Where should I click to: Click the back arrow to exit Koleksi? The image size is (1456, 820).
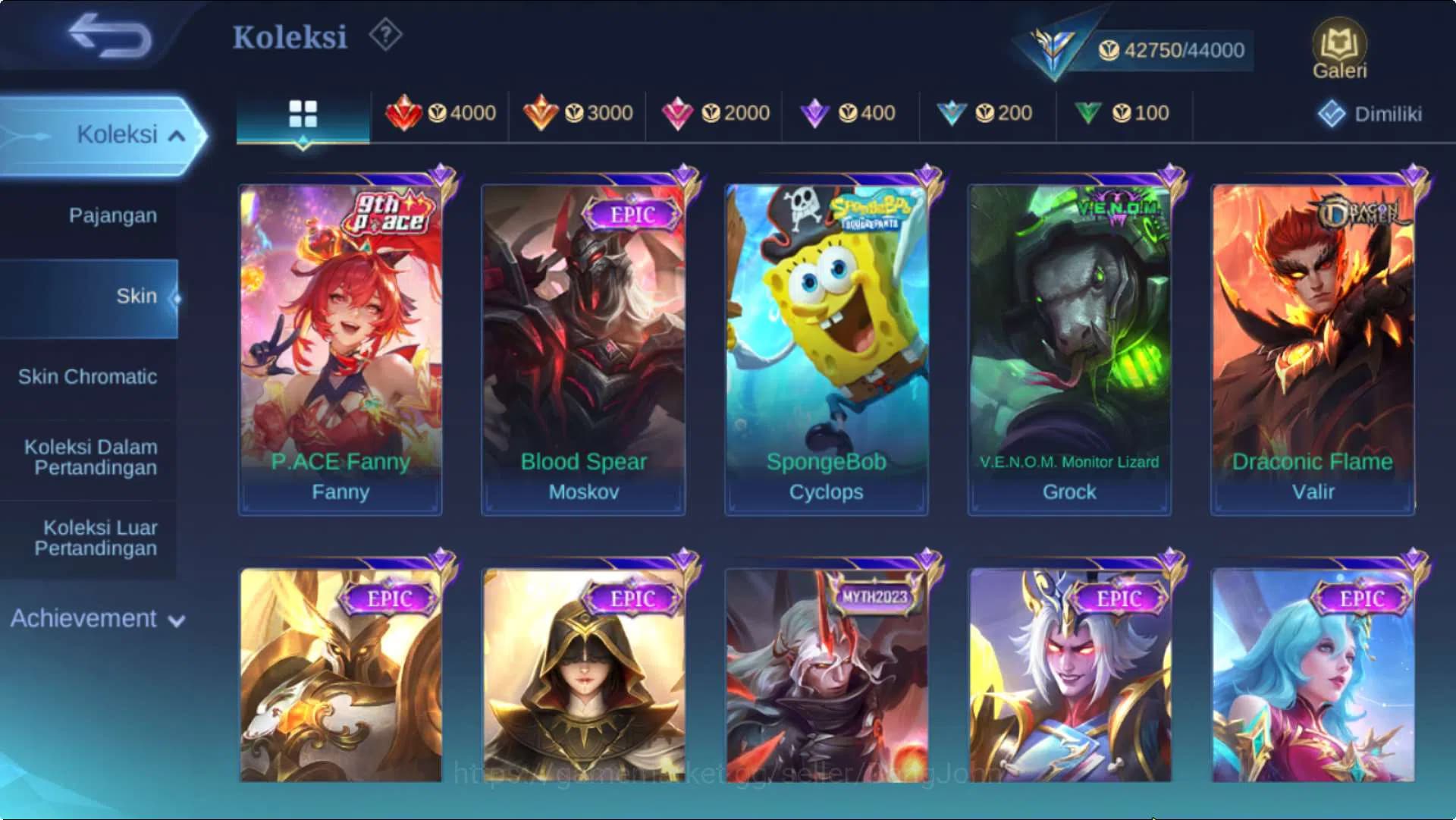[106, 36]
